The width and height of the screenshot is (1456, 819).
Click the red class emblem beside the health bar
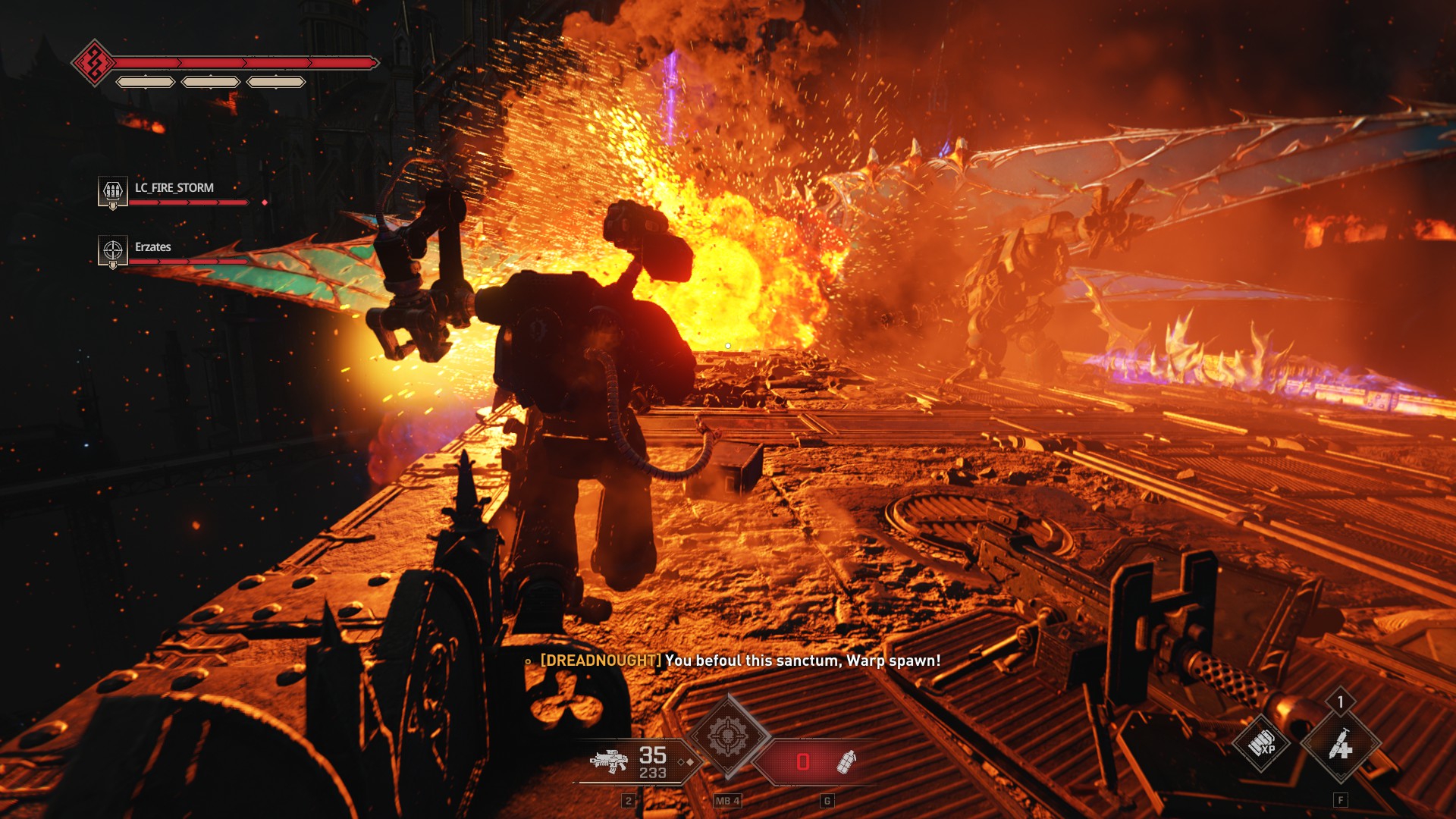tap(94, 63)
